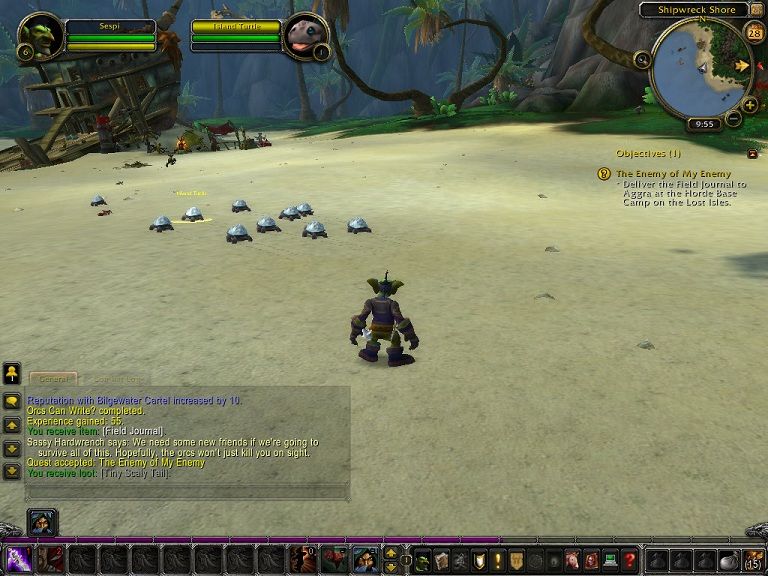Collapse the Objectives tracker
This screenshot has width=768, height=576.
(x=752, y=153)
